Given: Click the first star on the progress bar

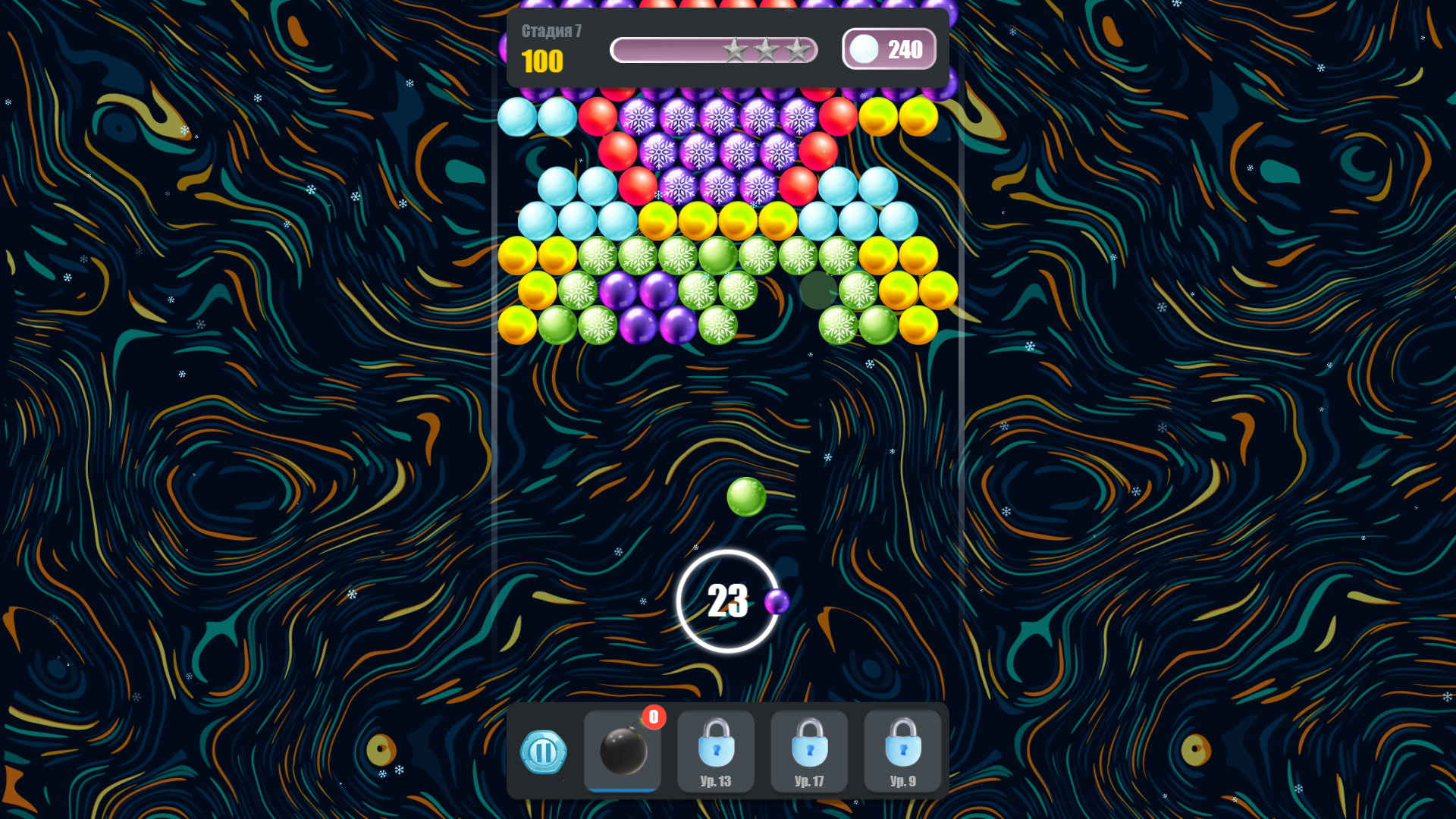Looking at the screenshot, I should pyautogui.click(x=736, y=49).
